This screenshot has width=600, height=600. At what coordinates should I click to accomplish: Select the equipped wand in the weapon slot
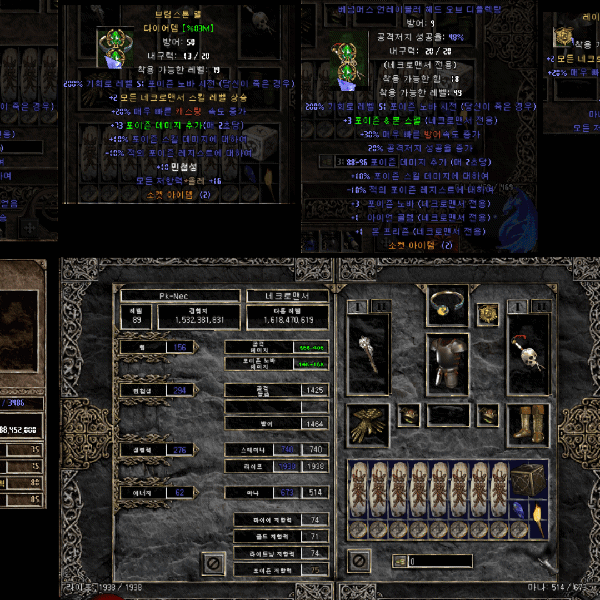tap(368, 357)
